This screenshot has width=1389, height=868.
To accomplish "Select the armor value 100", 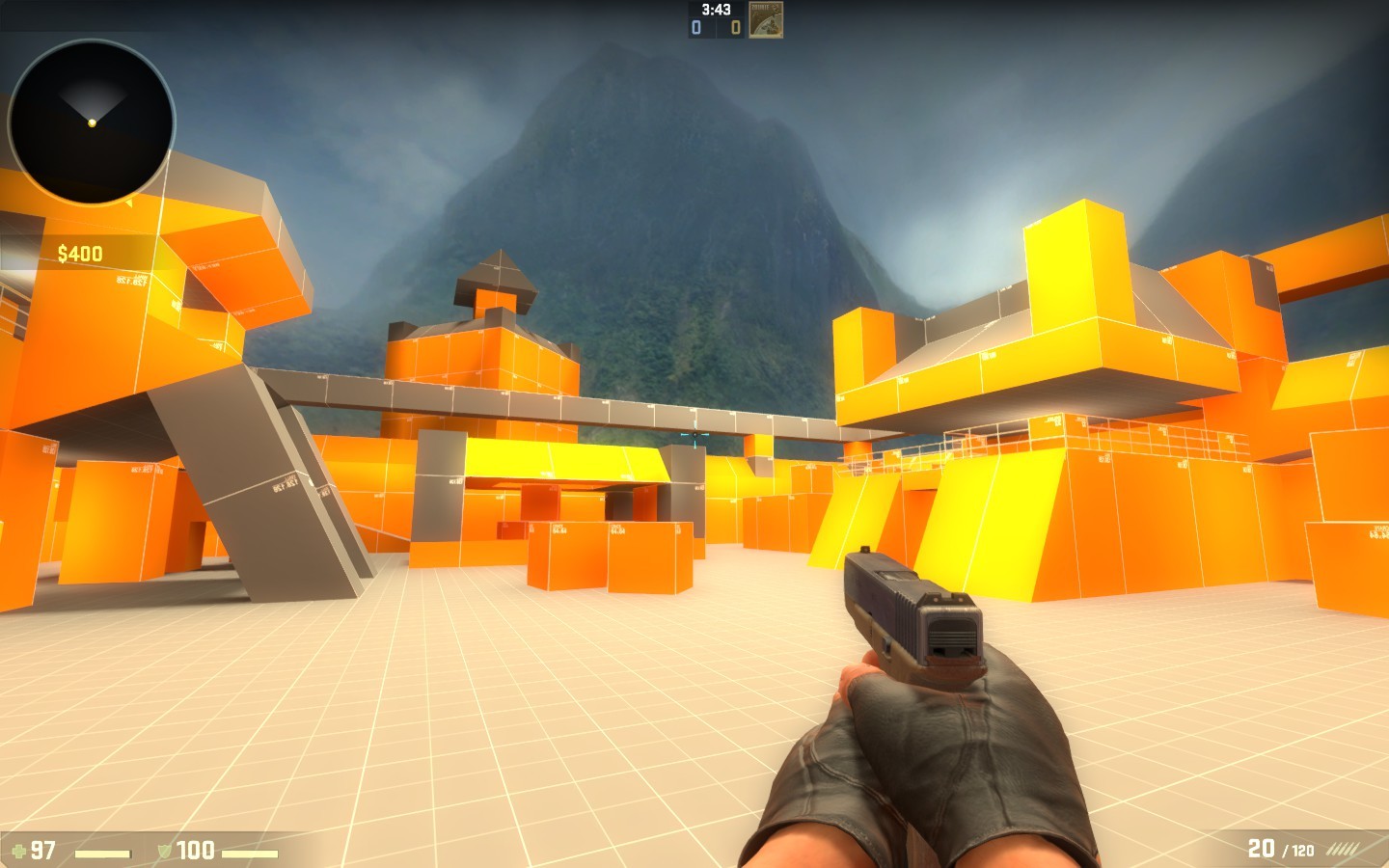I will (x=196, y=851).
